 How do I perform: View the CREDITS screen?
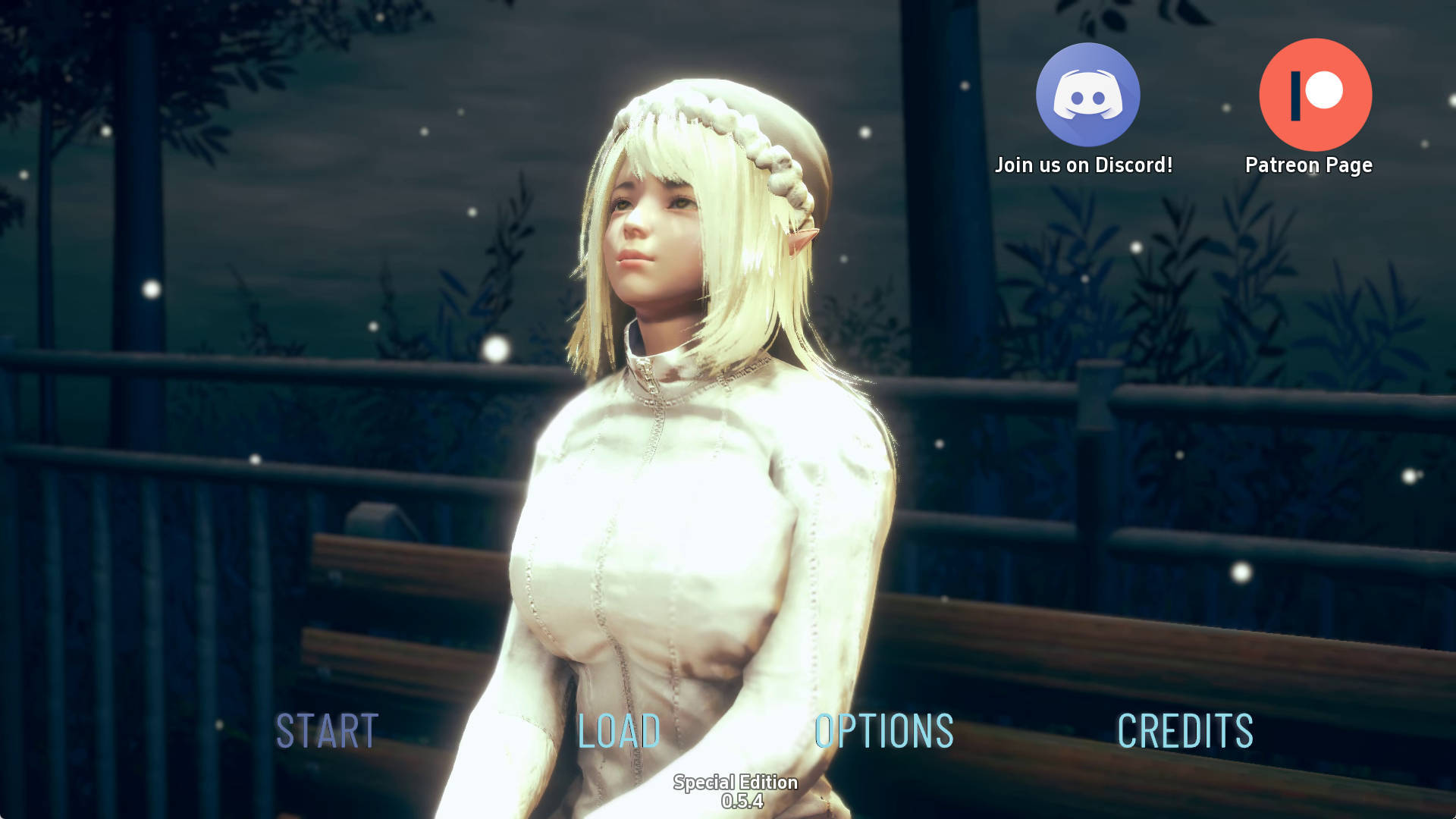1186,730
